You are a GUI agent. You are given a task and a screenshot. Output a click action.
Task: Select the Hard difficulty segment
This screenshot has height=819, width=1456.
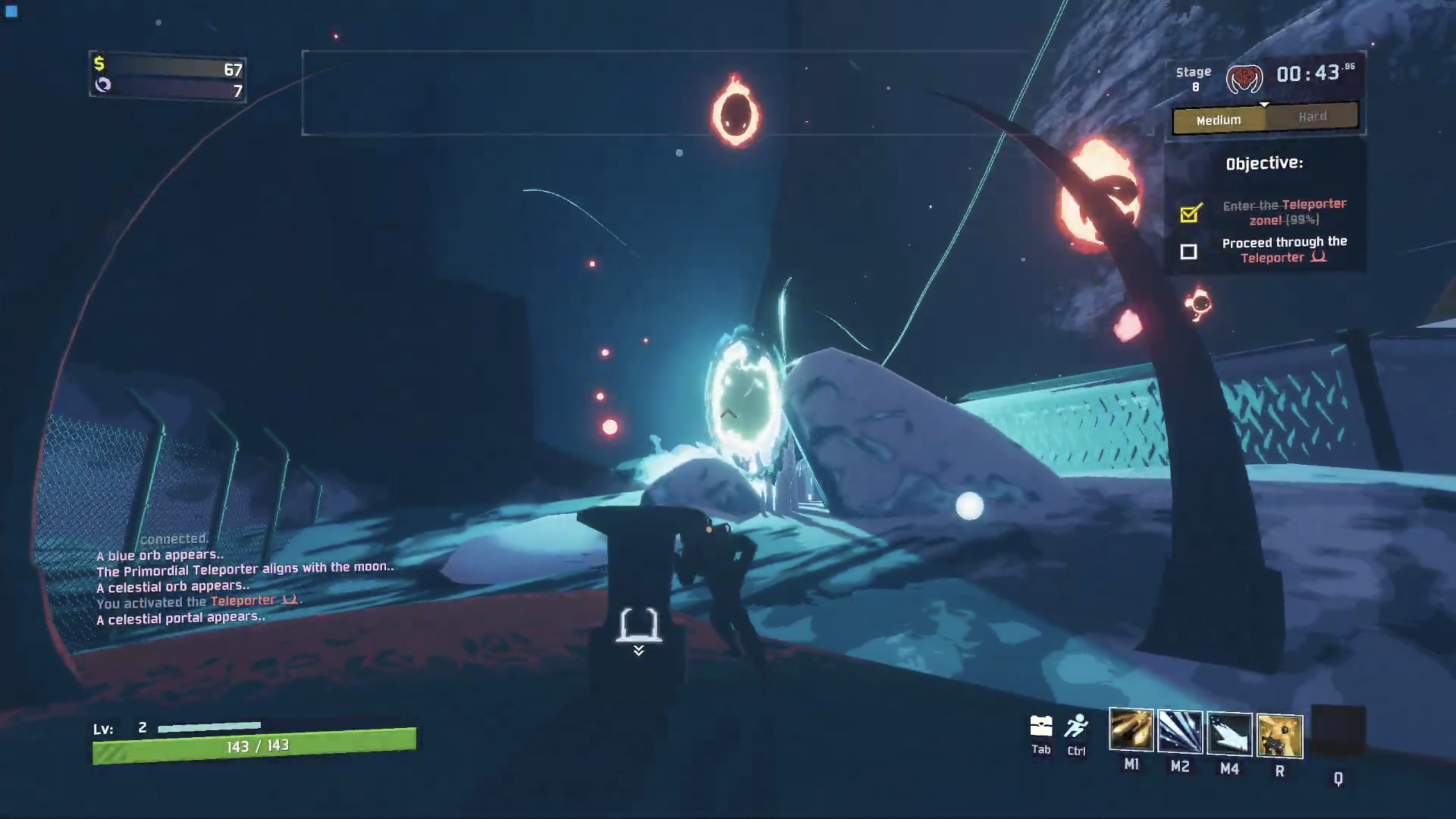coord(1313,117)
